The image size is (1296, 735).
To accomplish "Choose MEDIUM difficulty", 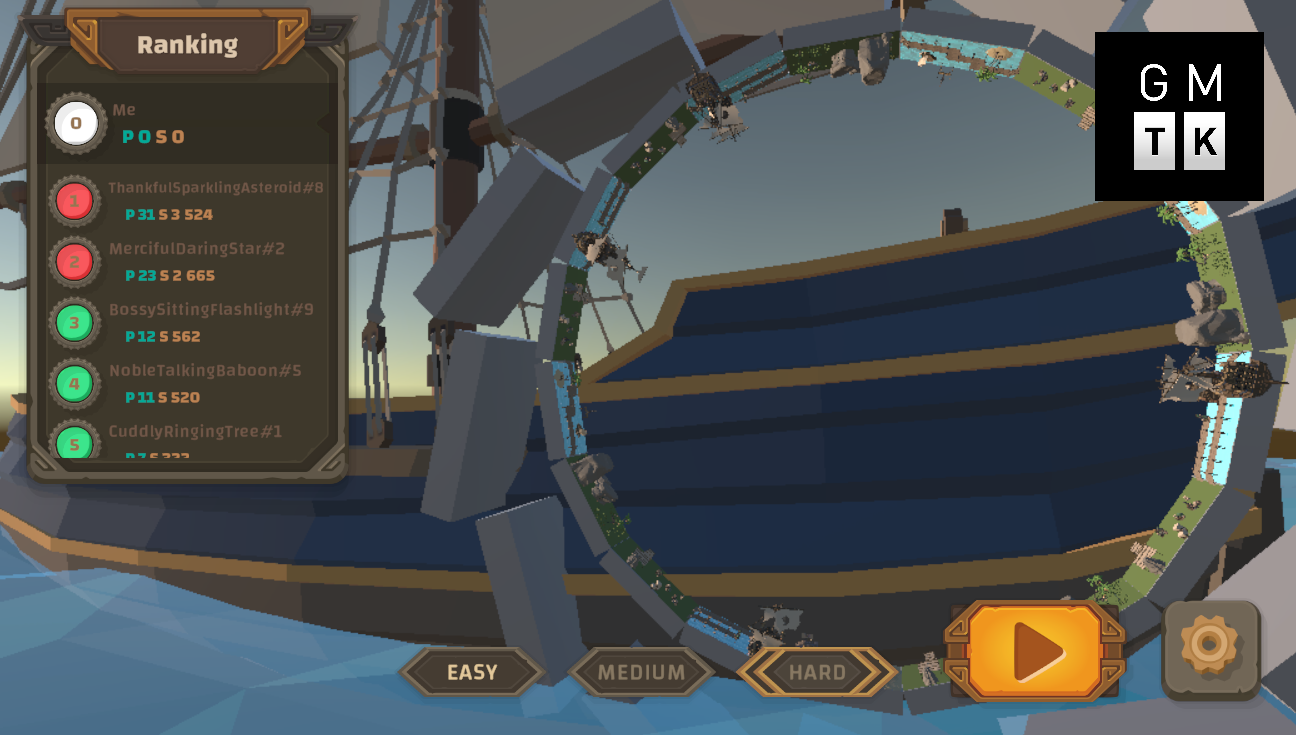I will 641,672.
